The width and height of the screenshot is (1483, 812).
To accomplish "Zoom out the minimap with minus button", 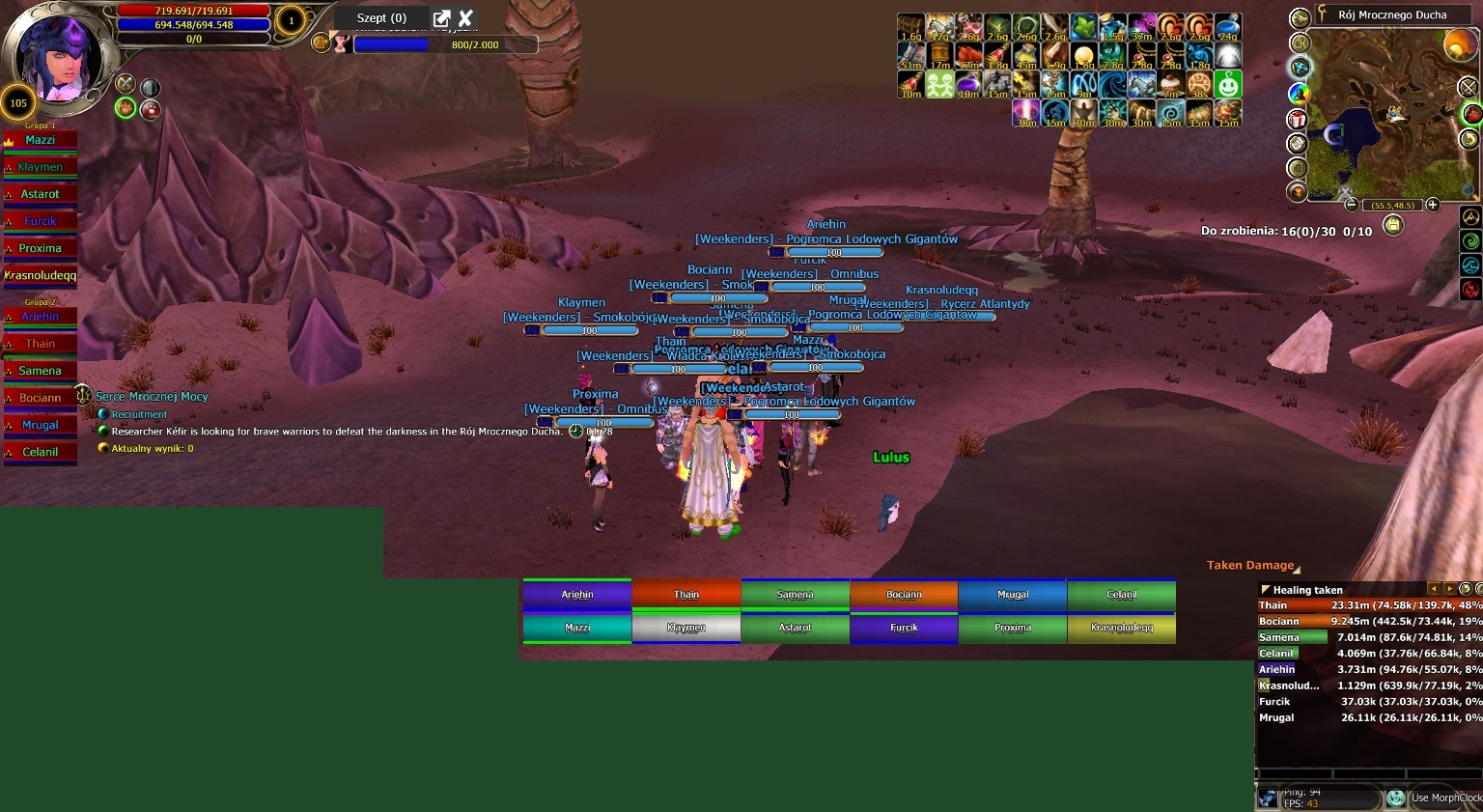I will pos(1352,205).
